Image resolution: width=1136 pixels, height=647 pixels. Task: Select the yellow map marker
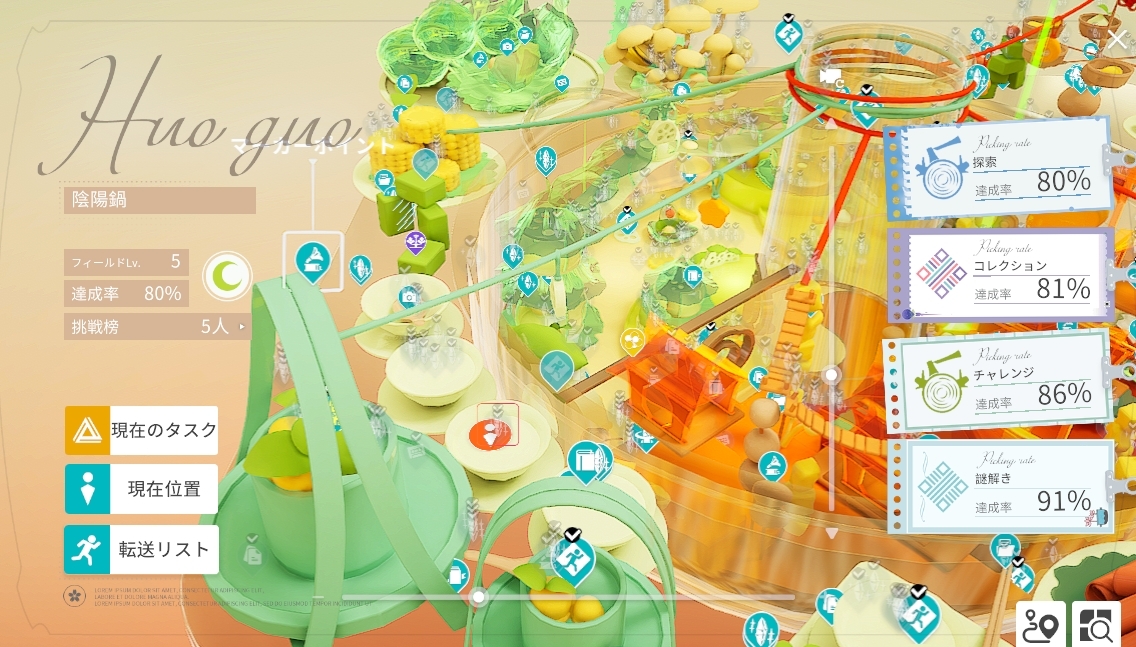click(x=632, y=341)
